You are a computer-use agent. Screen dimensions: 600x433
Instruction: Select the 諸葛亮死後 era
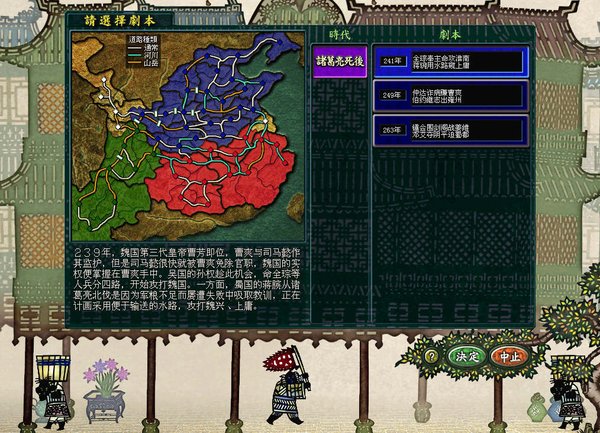(x=339, y=60)
